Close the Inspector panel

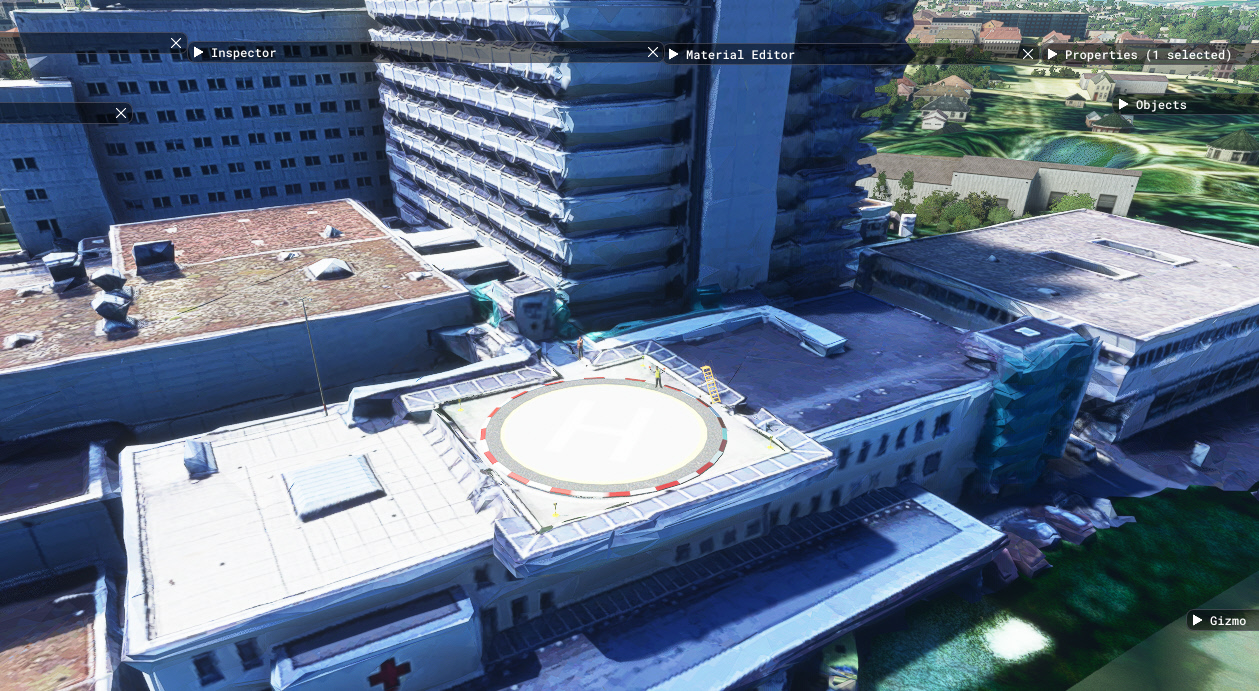(653, 52)
